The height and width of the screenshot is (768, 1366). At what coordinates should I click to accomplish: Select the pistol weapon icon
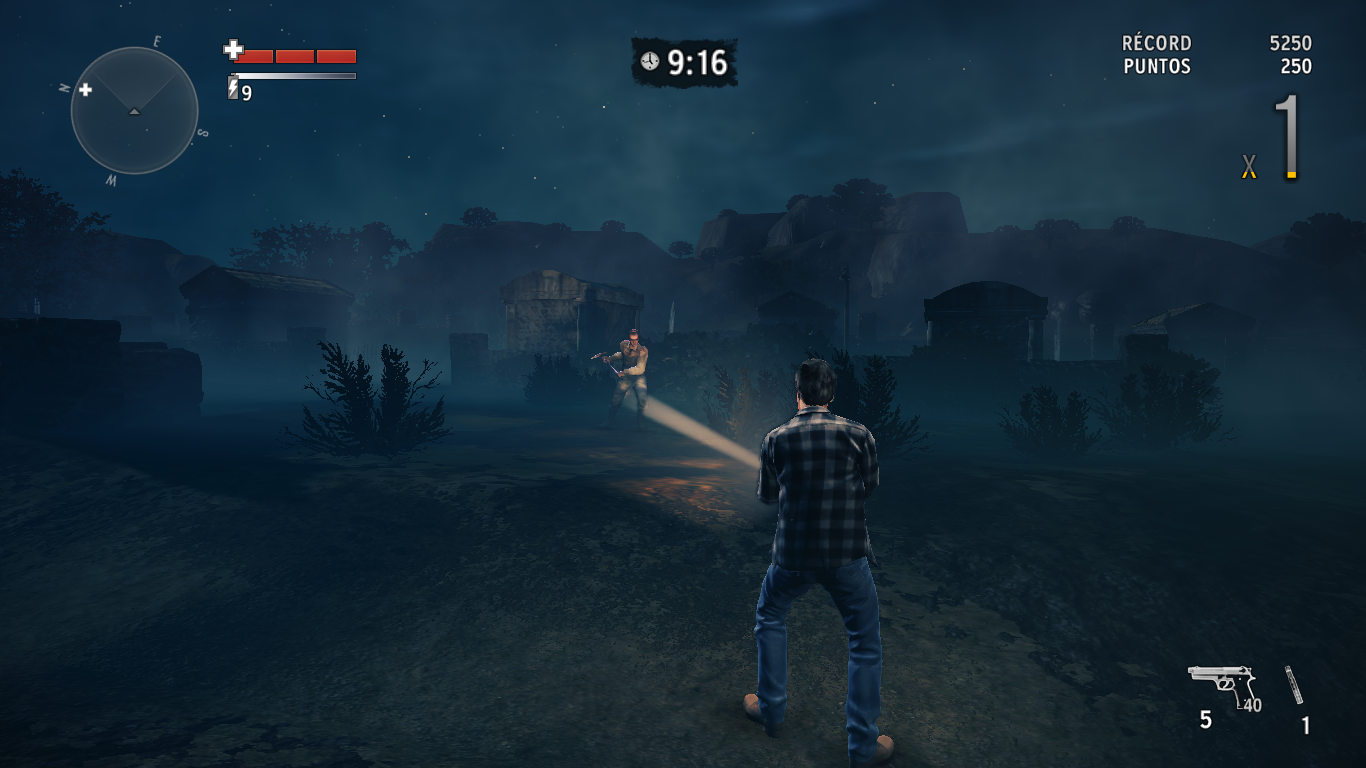click(1221, 685)
